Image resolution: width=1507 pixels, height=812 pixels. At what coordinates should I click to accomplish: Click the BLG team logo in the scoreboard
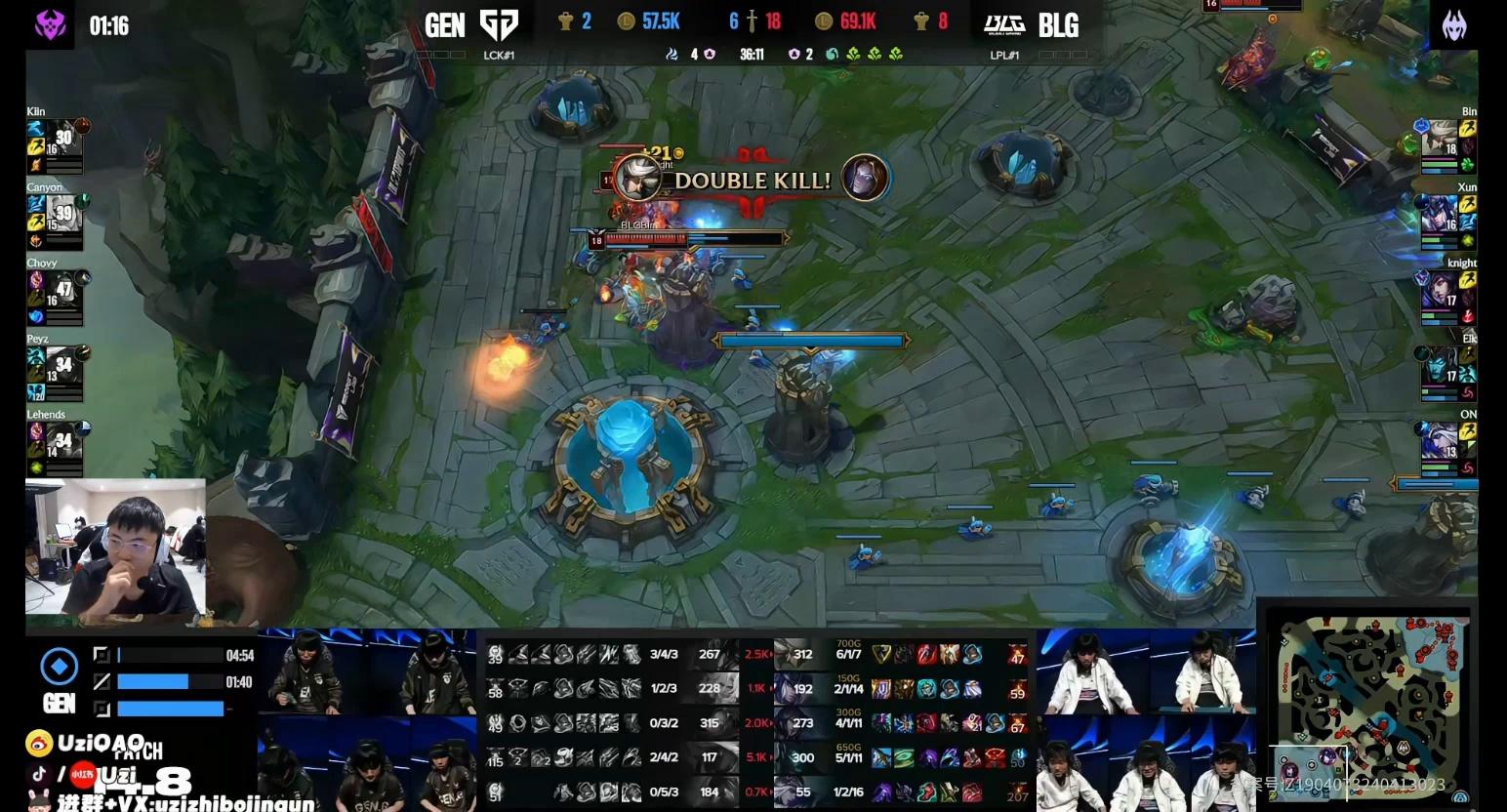pyautogui.click(x=1003, y=24)
